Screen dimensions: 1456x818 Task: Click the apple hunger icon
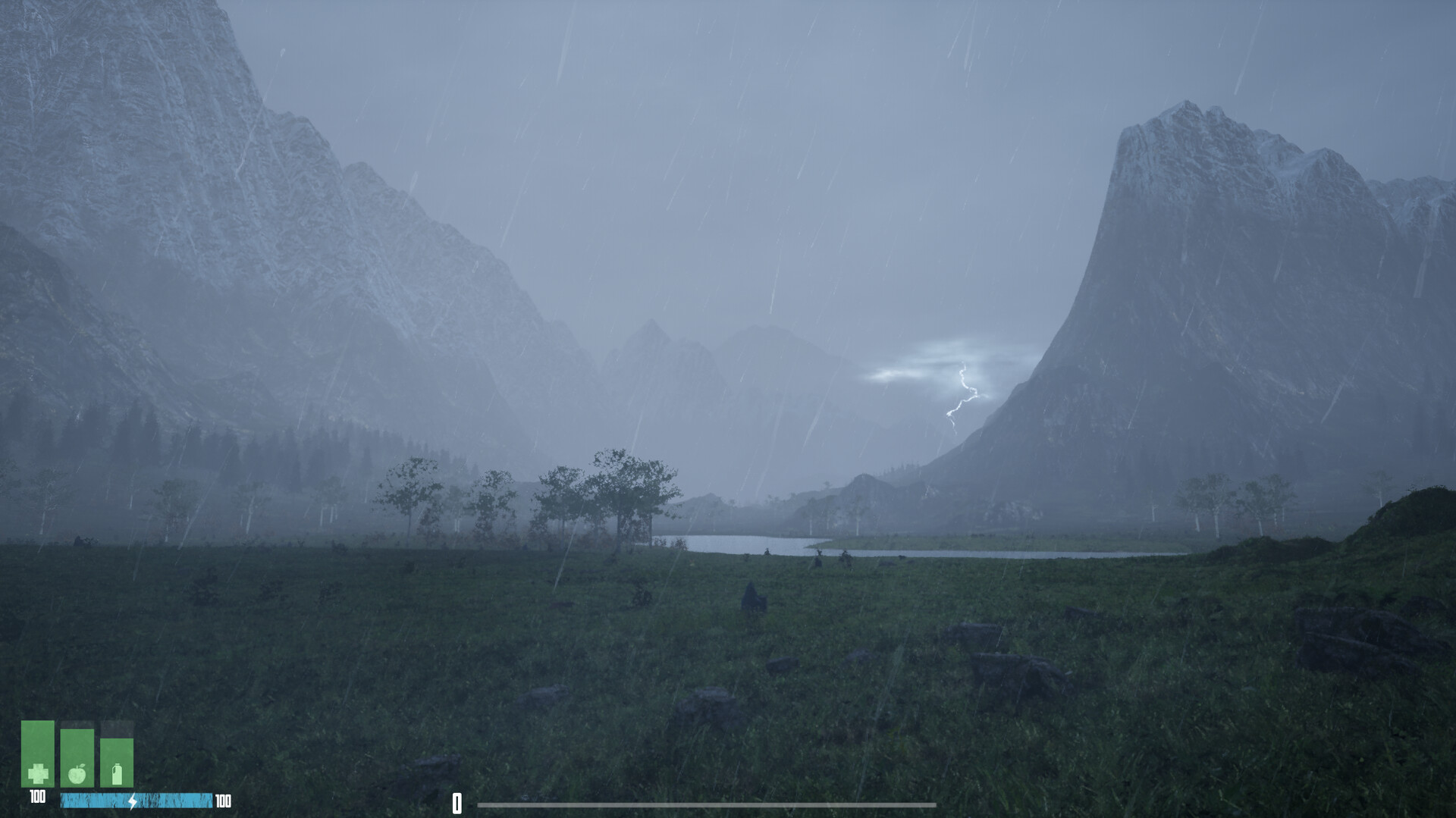[77, 775]
